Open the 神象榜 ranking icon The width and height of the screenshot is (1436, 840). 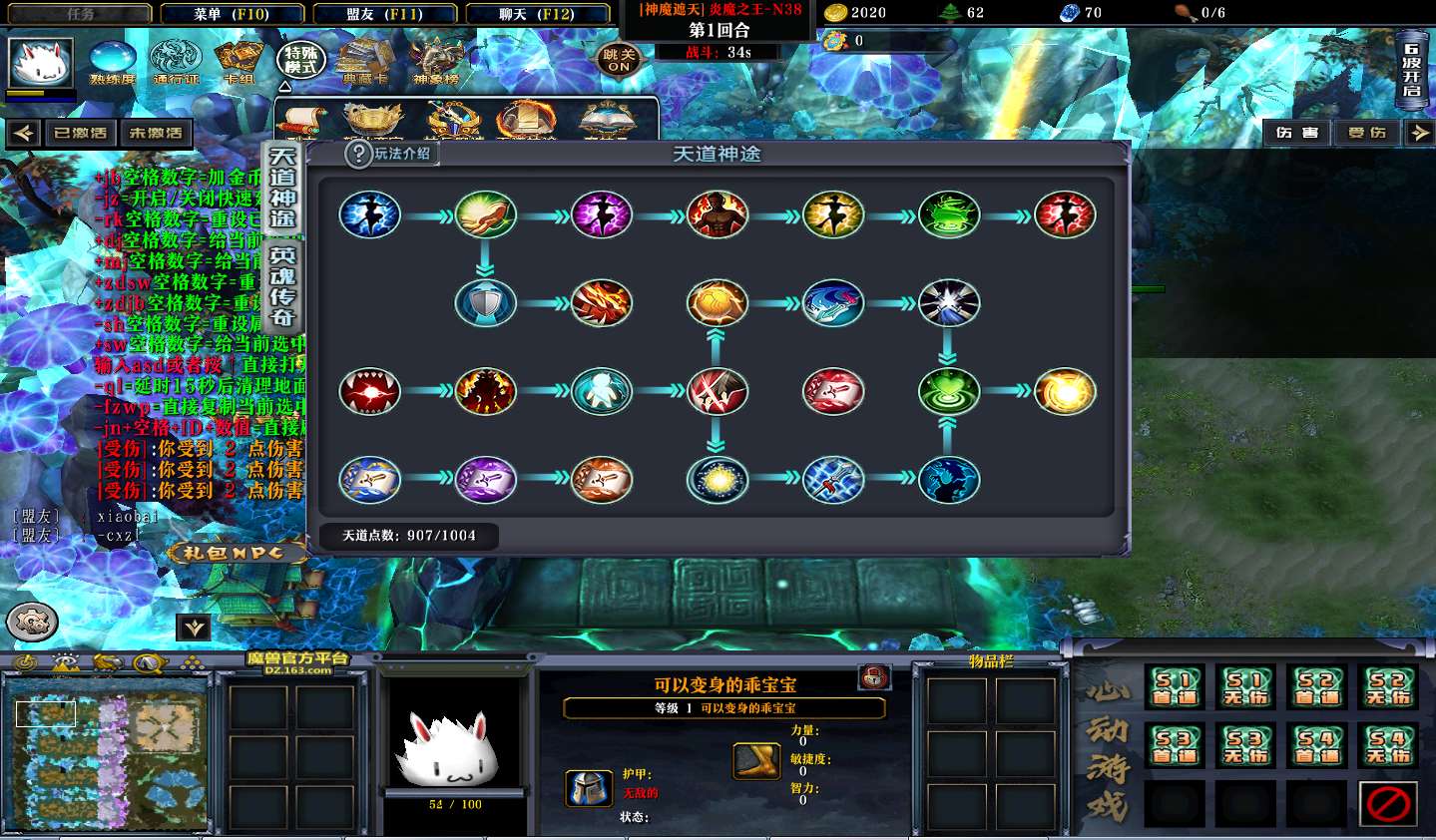(436, 61)
